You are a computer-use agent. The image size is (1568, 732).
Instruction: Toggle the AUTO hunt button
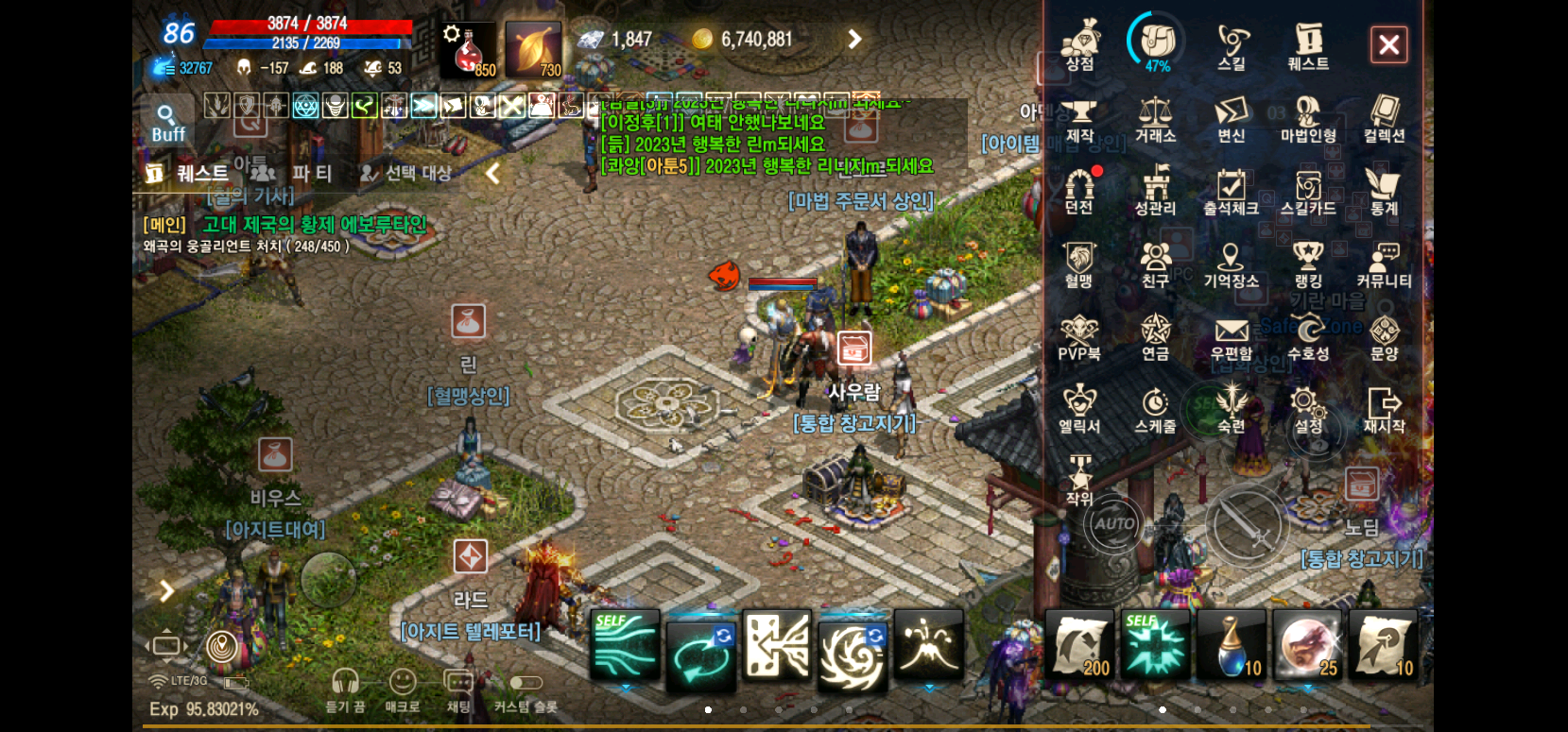1114,523
